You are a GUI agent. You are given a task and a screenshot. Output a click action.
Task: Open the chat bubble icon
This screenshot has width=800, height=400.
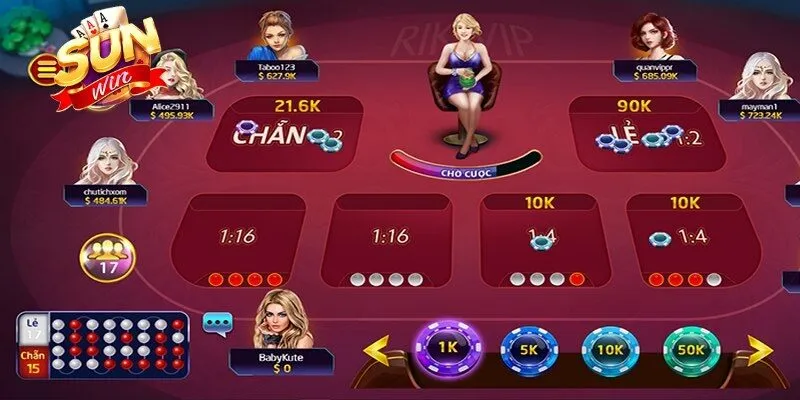(x=217, y=322)
